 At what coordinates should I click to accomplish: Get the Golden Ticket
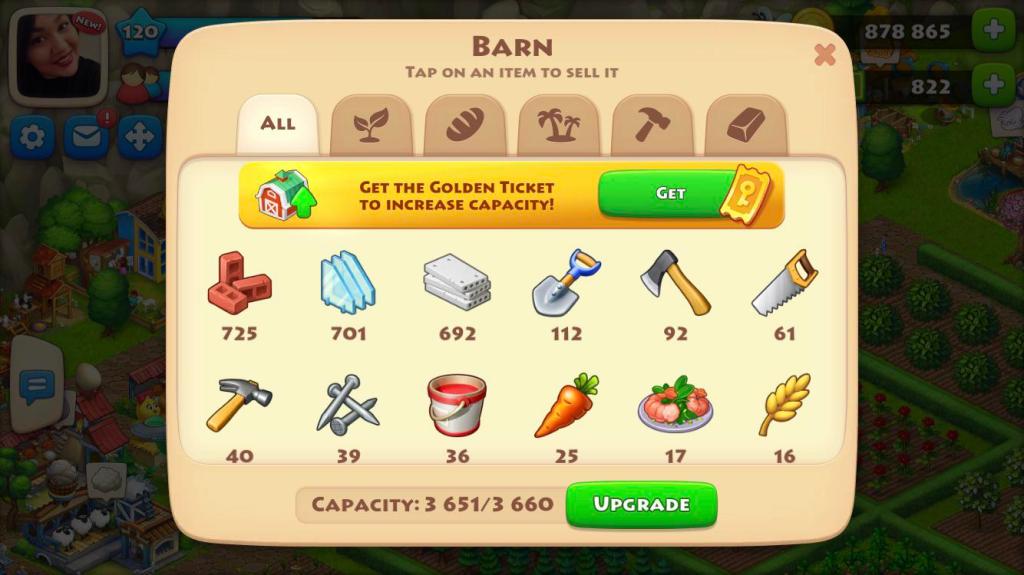click(x=670, y=193)
